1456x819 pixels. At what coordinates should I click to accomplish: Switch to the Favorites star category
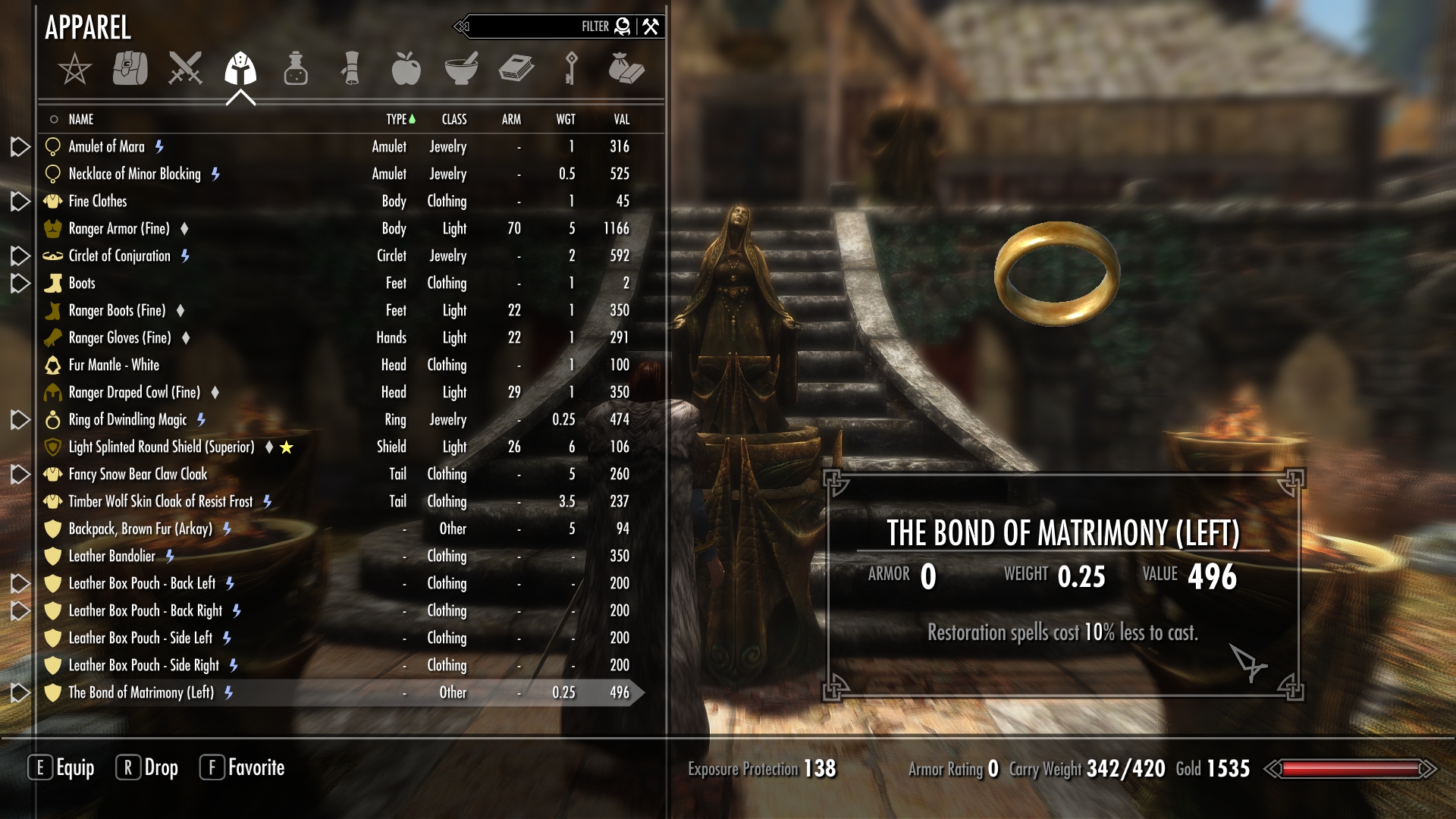74,69
